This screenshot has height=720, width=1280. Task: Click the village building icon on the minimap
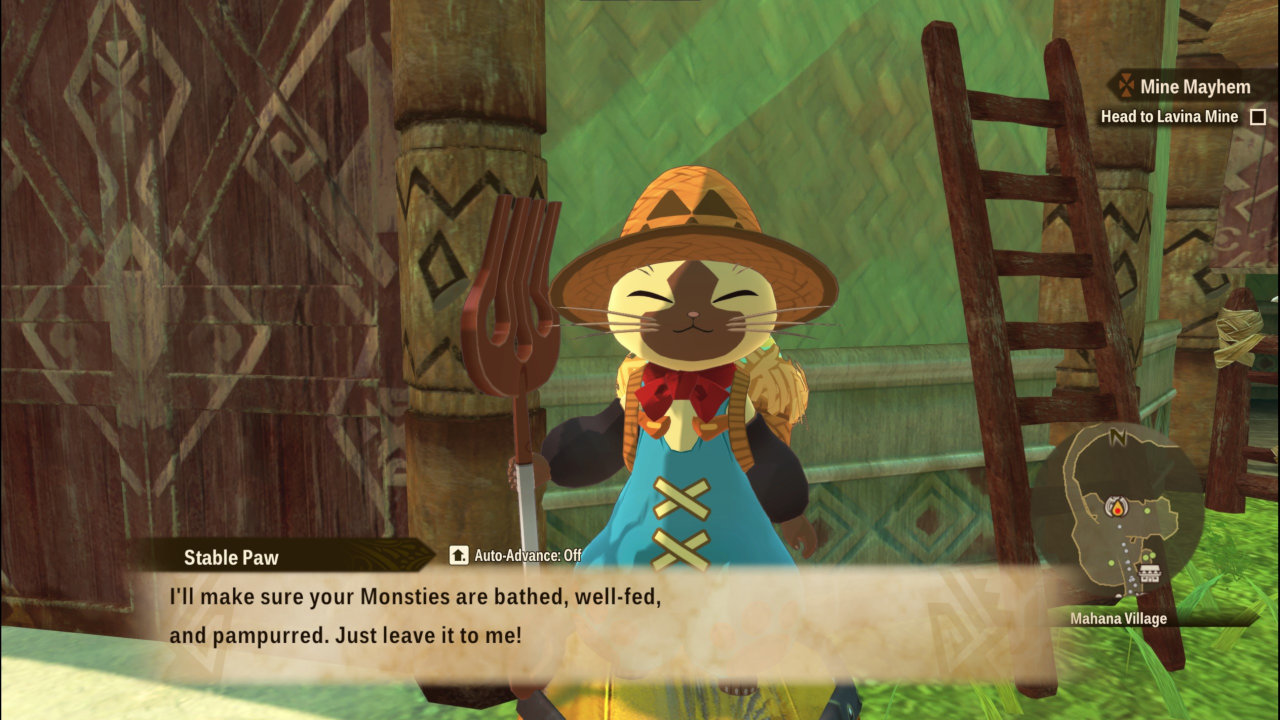(1149, 573)
